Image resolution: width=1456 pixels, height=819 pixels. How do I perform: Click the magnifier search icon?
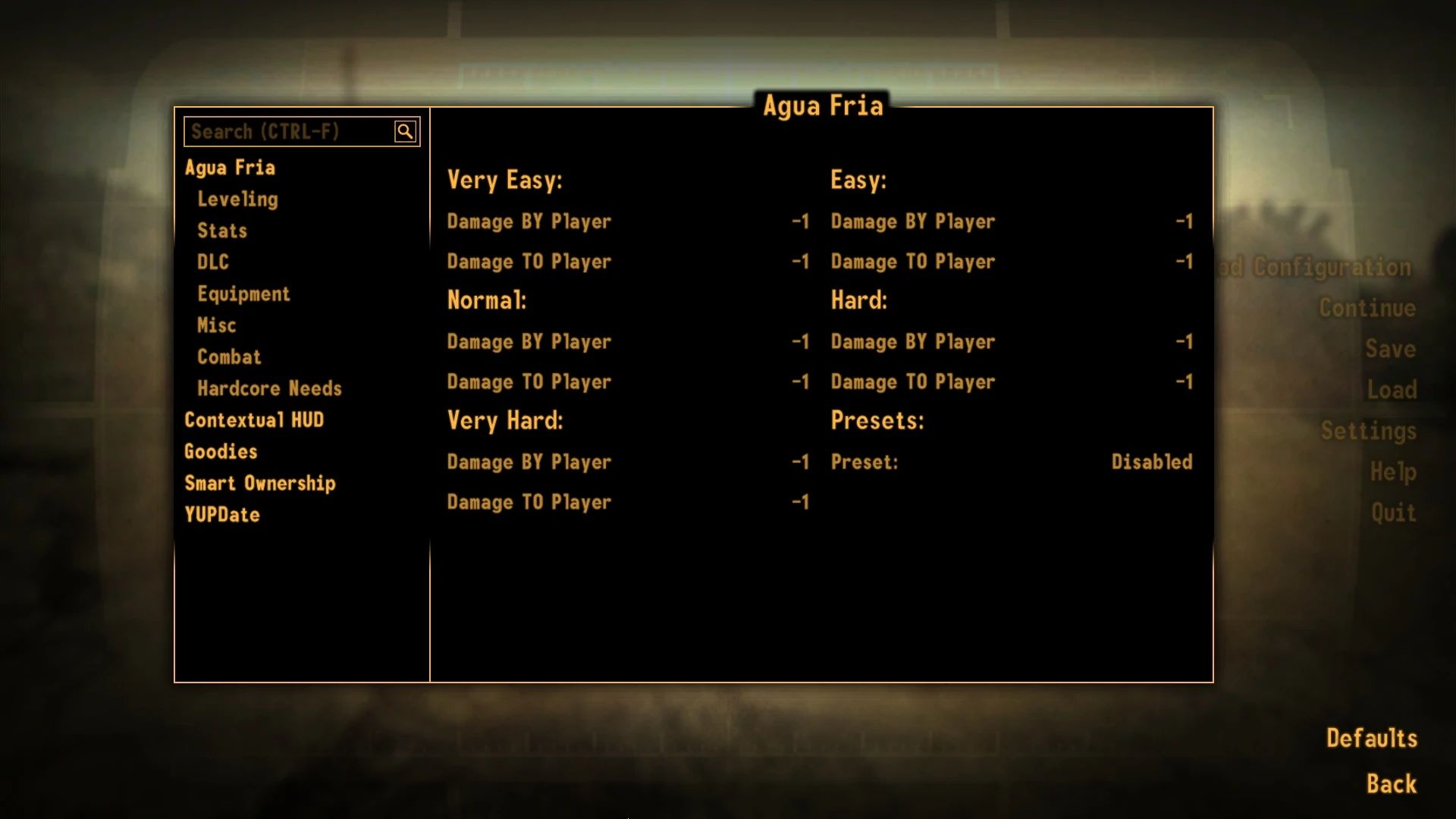pos(406,130)
